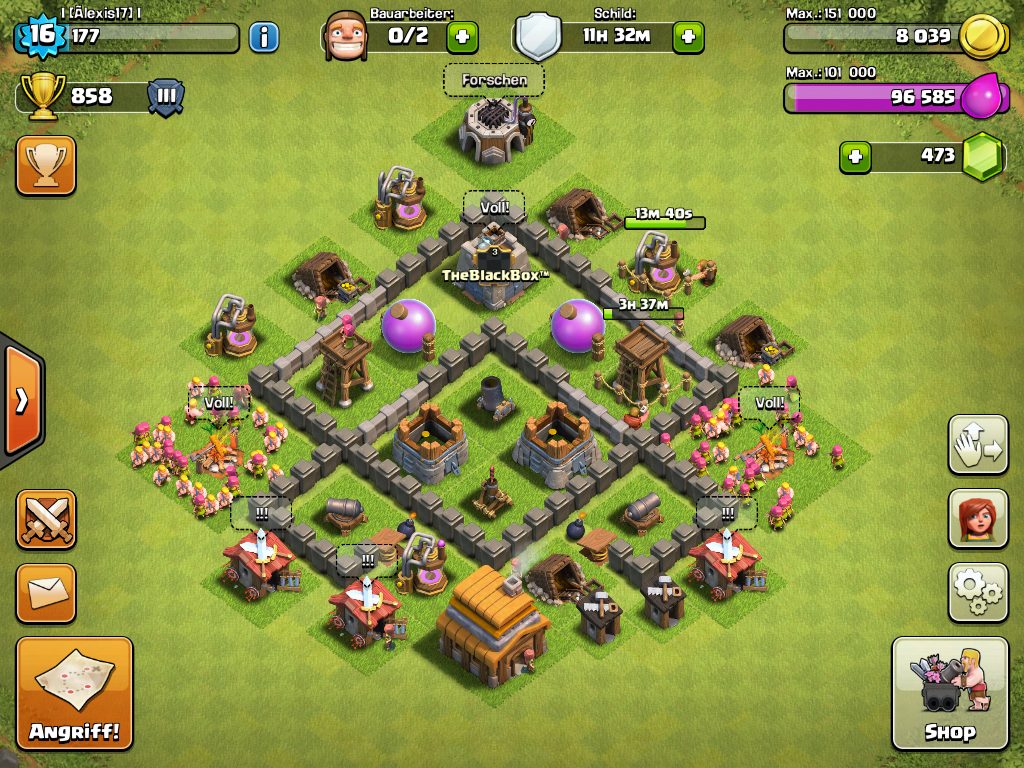The height and width of the screenshot is (768, 1024).
Task: Tap the level 16 experience badge
Action: click(x=40, y=36)
